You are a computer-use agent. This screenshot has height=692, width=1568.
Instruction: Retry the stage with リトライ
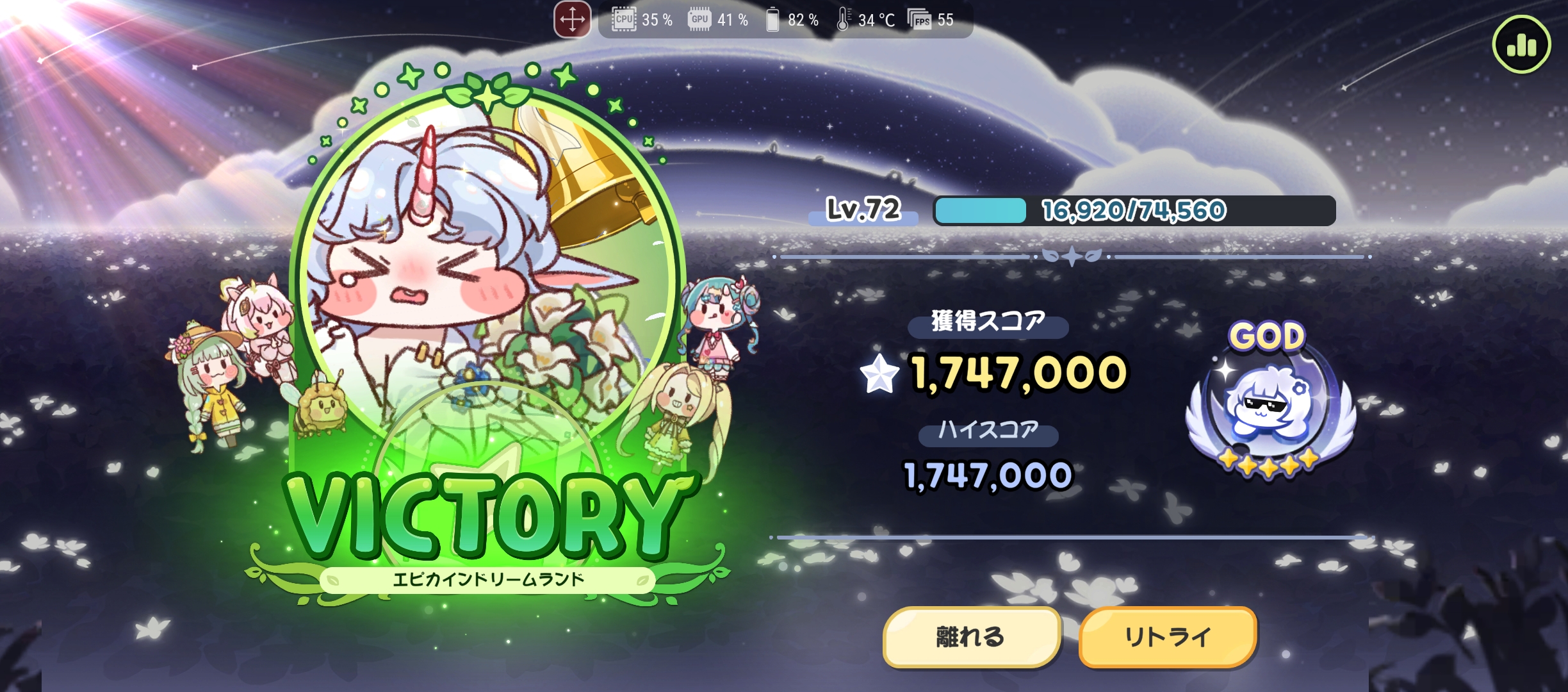tap(1167, 637)
